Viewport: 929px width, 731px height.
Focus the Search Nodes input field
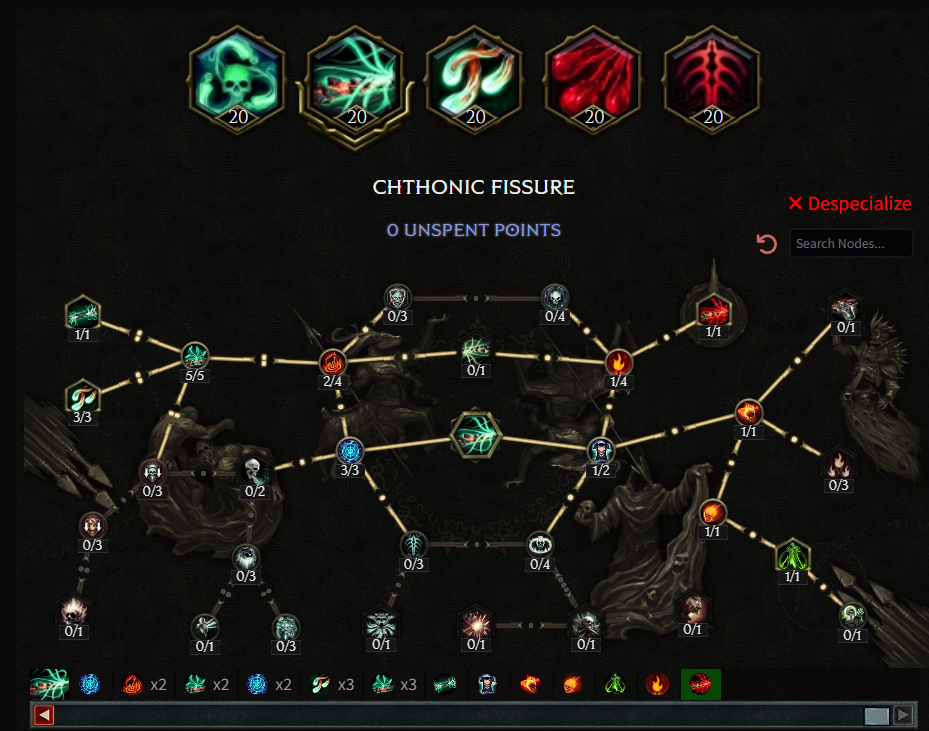[x=850, y=243]
